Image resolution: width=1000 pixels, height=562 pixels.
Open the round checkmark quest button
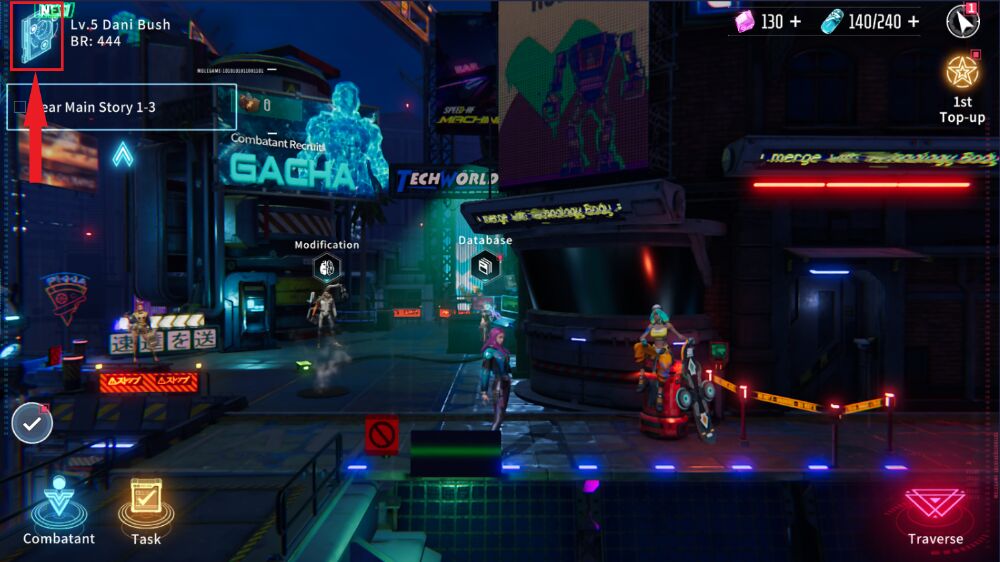pyautogui.click(x=32, y=424)
